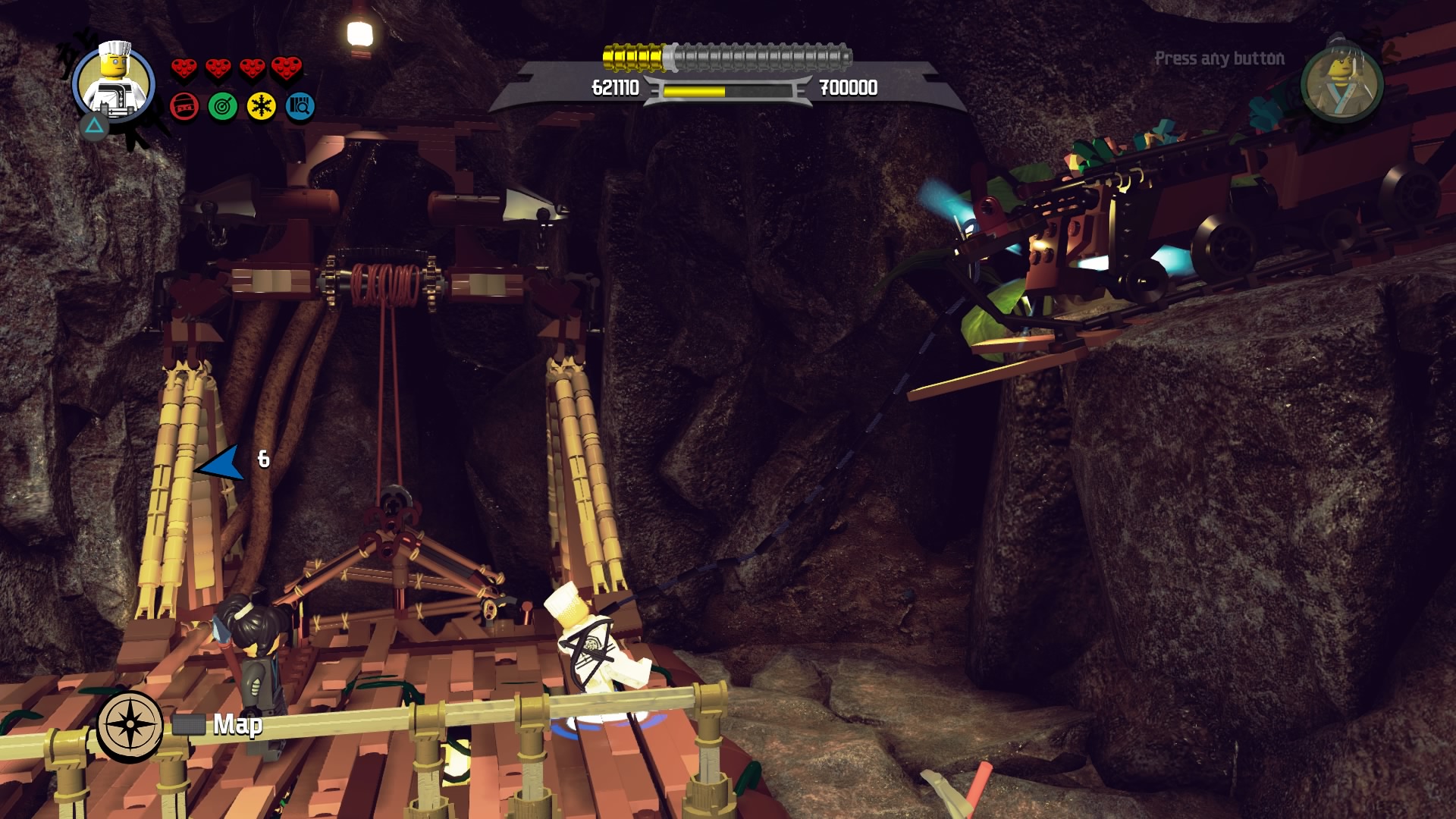Viewport: 1456px width, 819px height.
Task: Choose the yellow snowflake ice ability icon
Action: 262,107
